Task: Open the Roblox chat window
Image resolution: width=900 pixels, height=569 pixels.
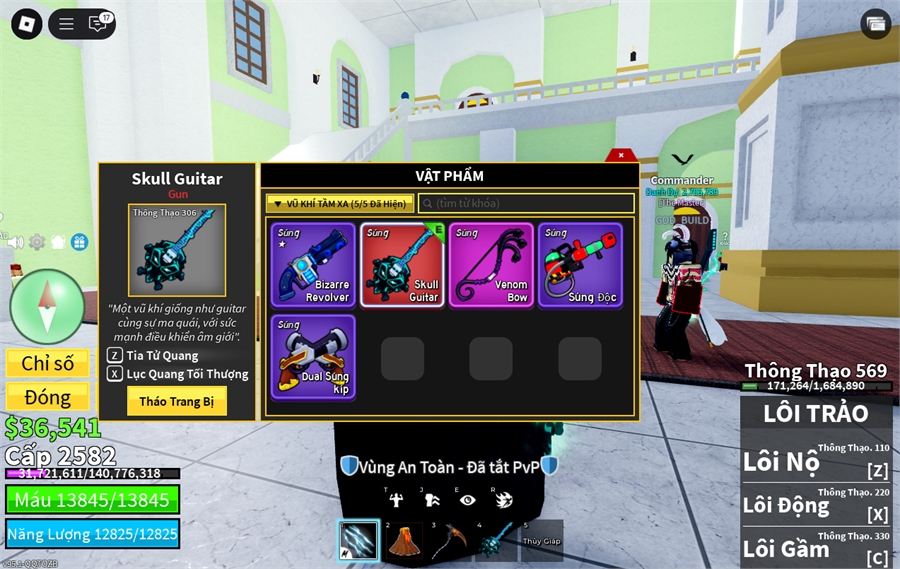Action: pos(98,24)
